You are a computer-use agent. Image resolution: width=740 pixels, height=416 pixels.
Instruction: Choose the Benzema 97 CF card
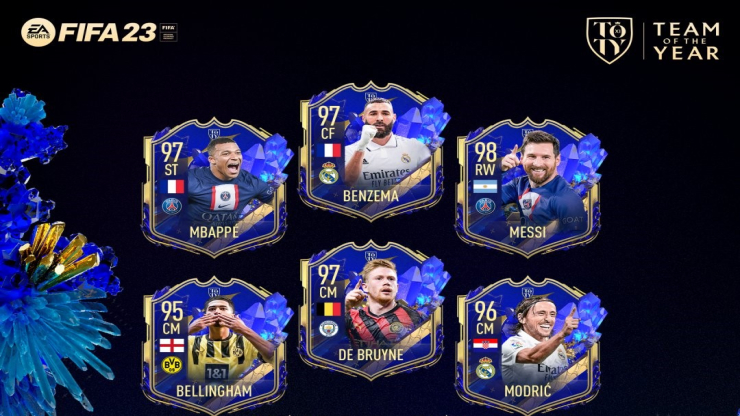pos(370,150)
